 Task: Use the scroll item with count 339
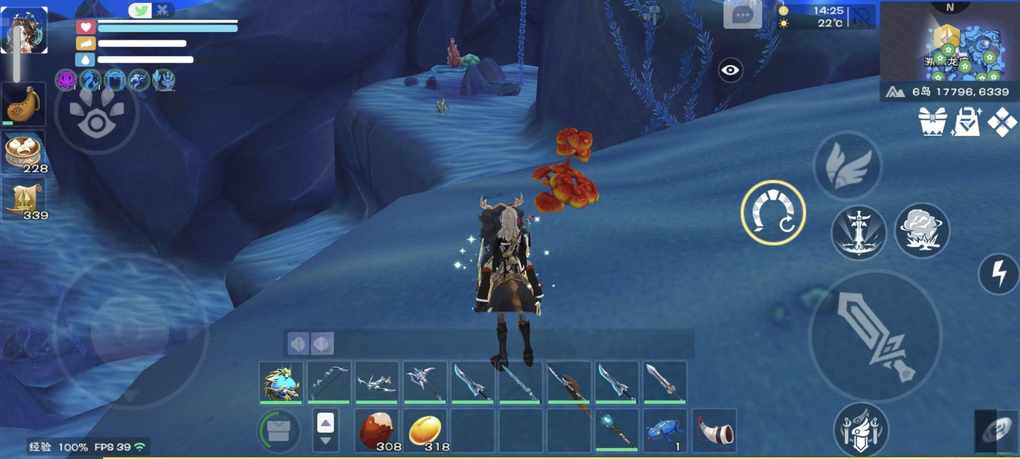22,198
